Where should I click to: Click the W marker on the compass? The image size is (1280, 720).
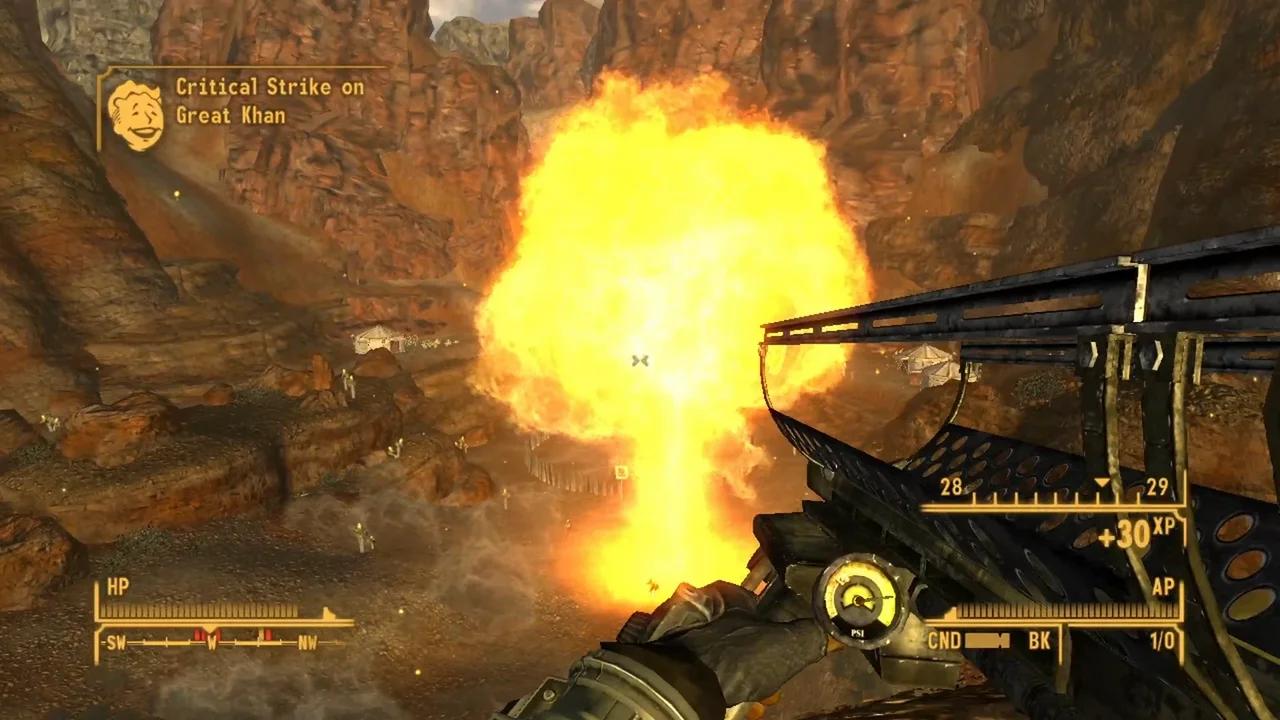(x=212, y=642)
